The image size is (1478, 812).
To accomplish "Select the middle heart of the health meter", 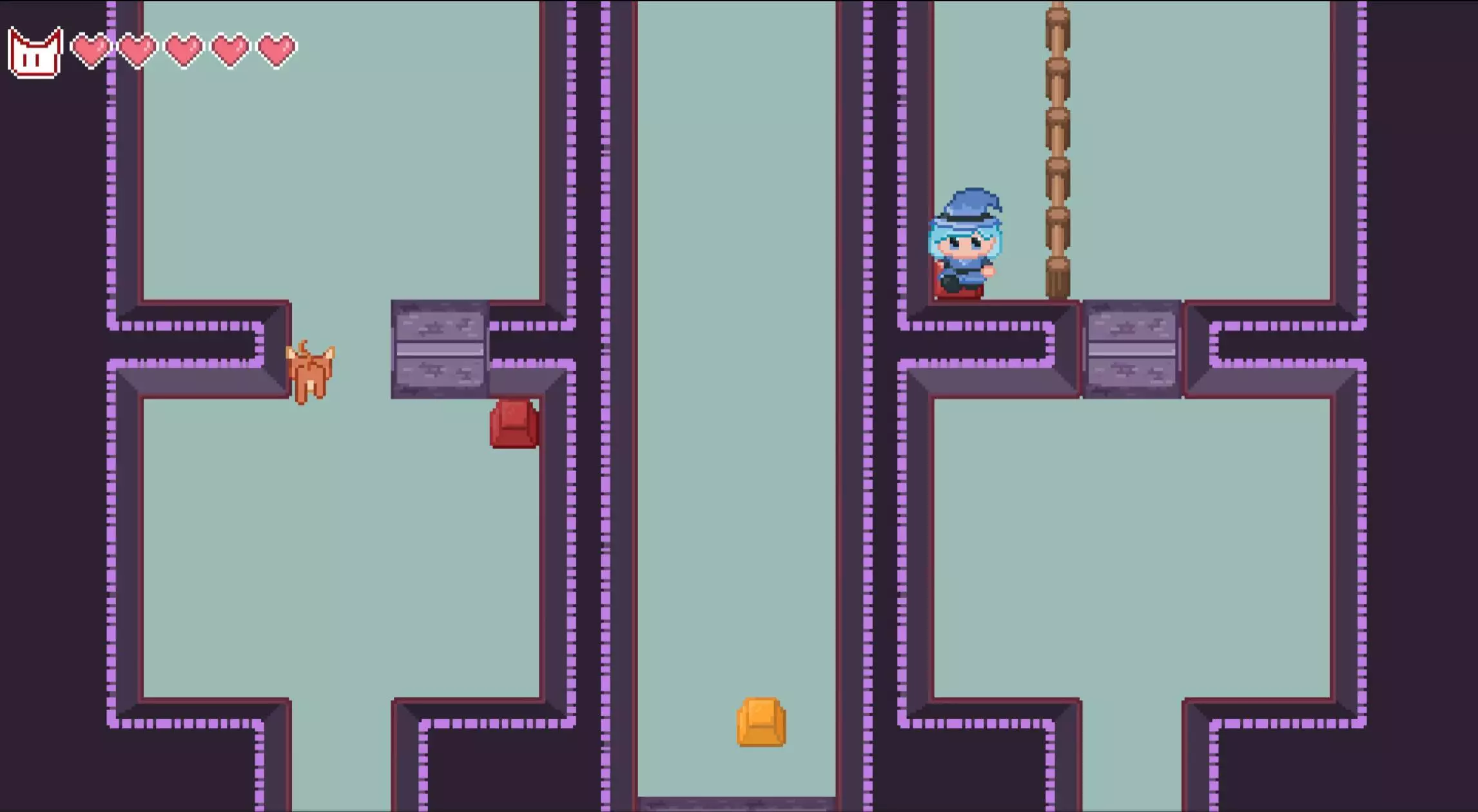I will (x=182, y=52).
